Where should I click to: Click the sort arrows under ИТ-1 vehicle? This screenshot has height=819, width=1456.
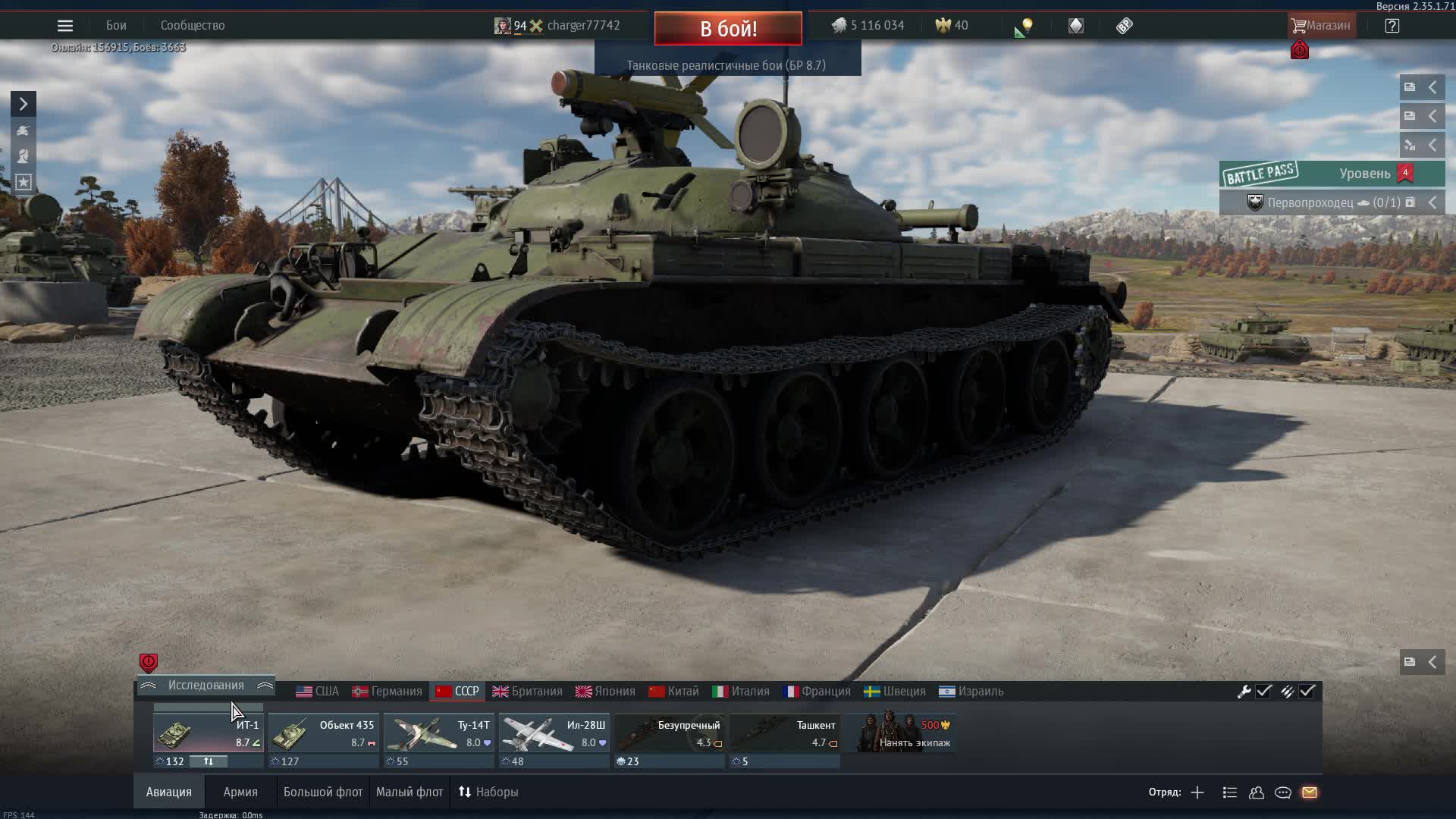(x=210, y=761)
